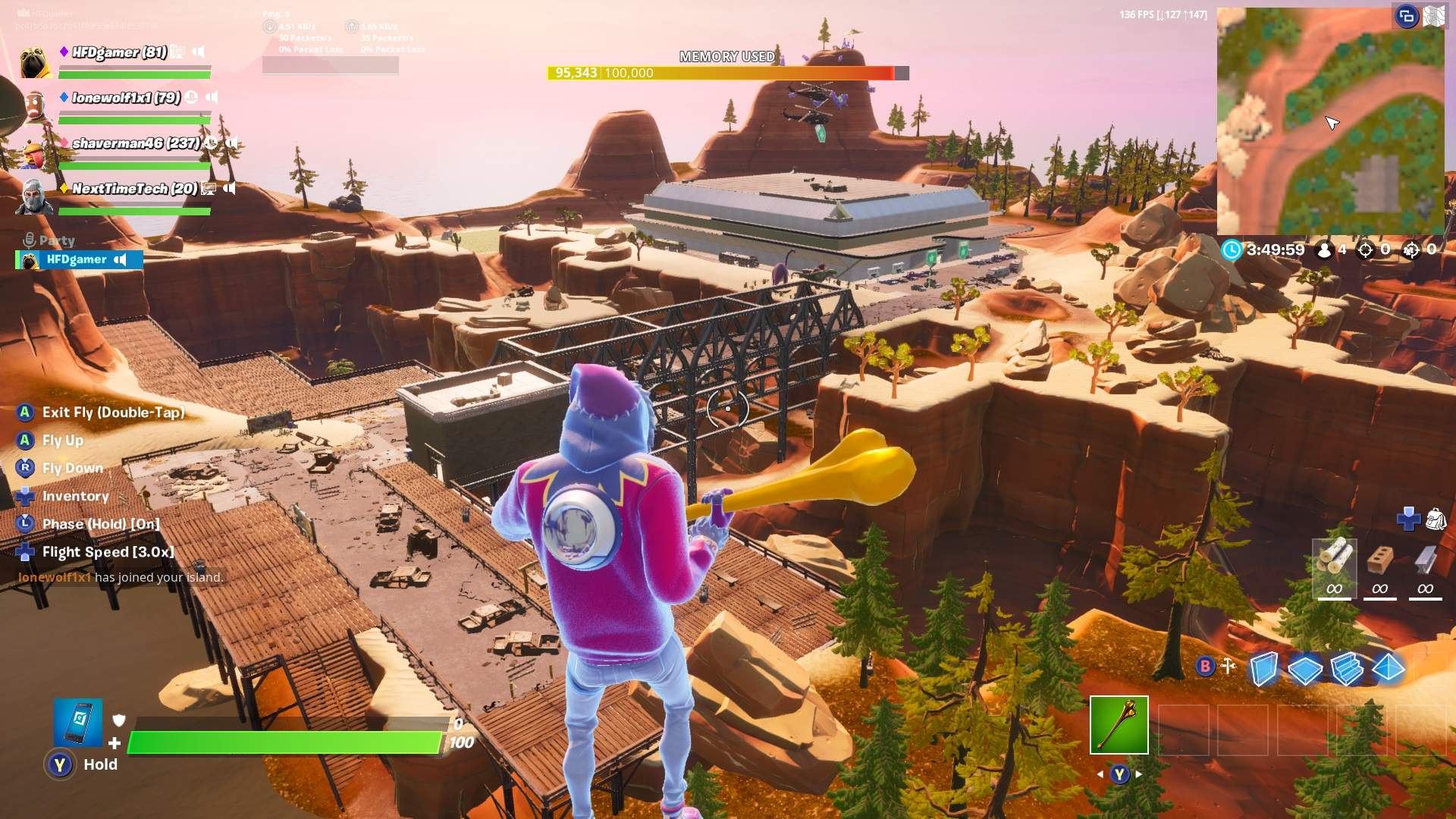This screenshot has width=1456, height=819.
Task: Select the floor building piece
Action: tap(1304, 670)
